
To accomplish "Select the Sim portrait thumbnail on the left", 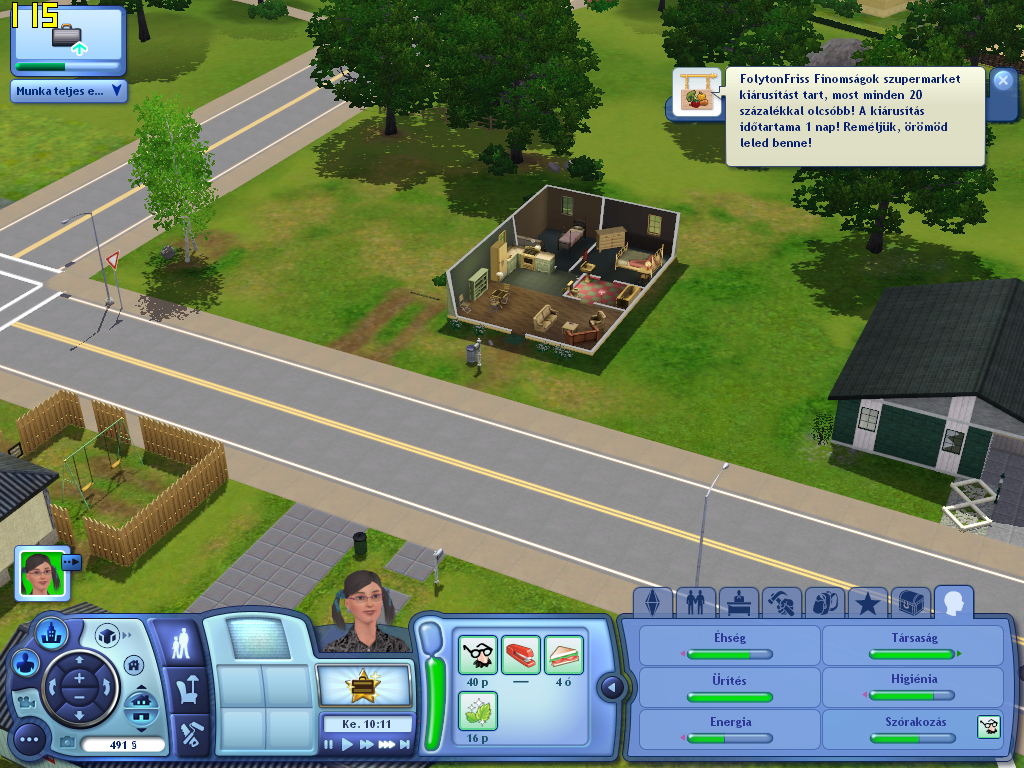I will tap(37, 574).
